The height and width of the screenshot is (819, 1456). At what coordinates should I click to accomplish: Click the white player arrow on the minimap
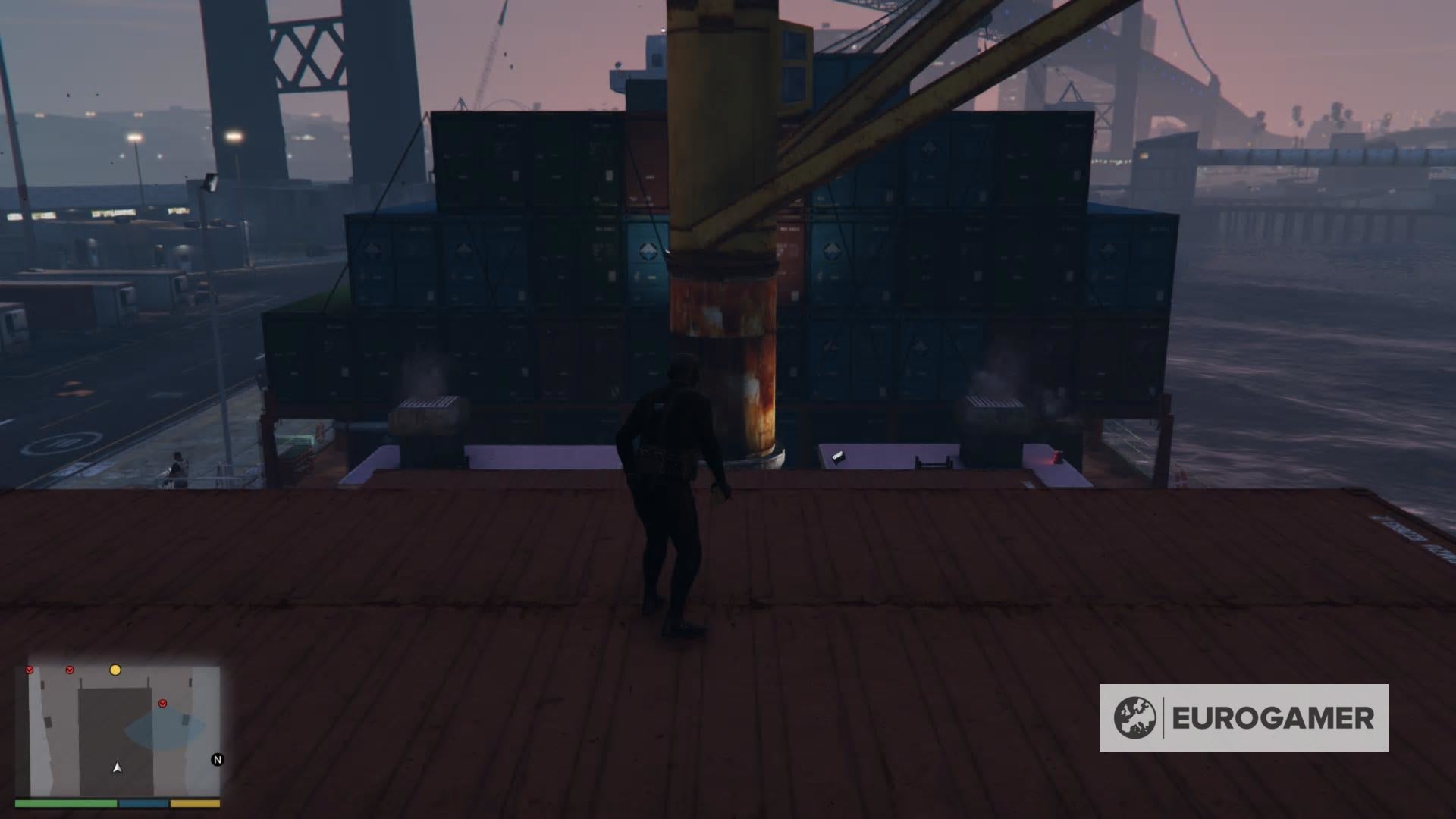[x=117, y=769]
